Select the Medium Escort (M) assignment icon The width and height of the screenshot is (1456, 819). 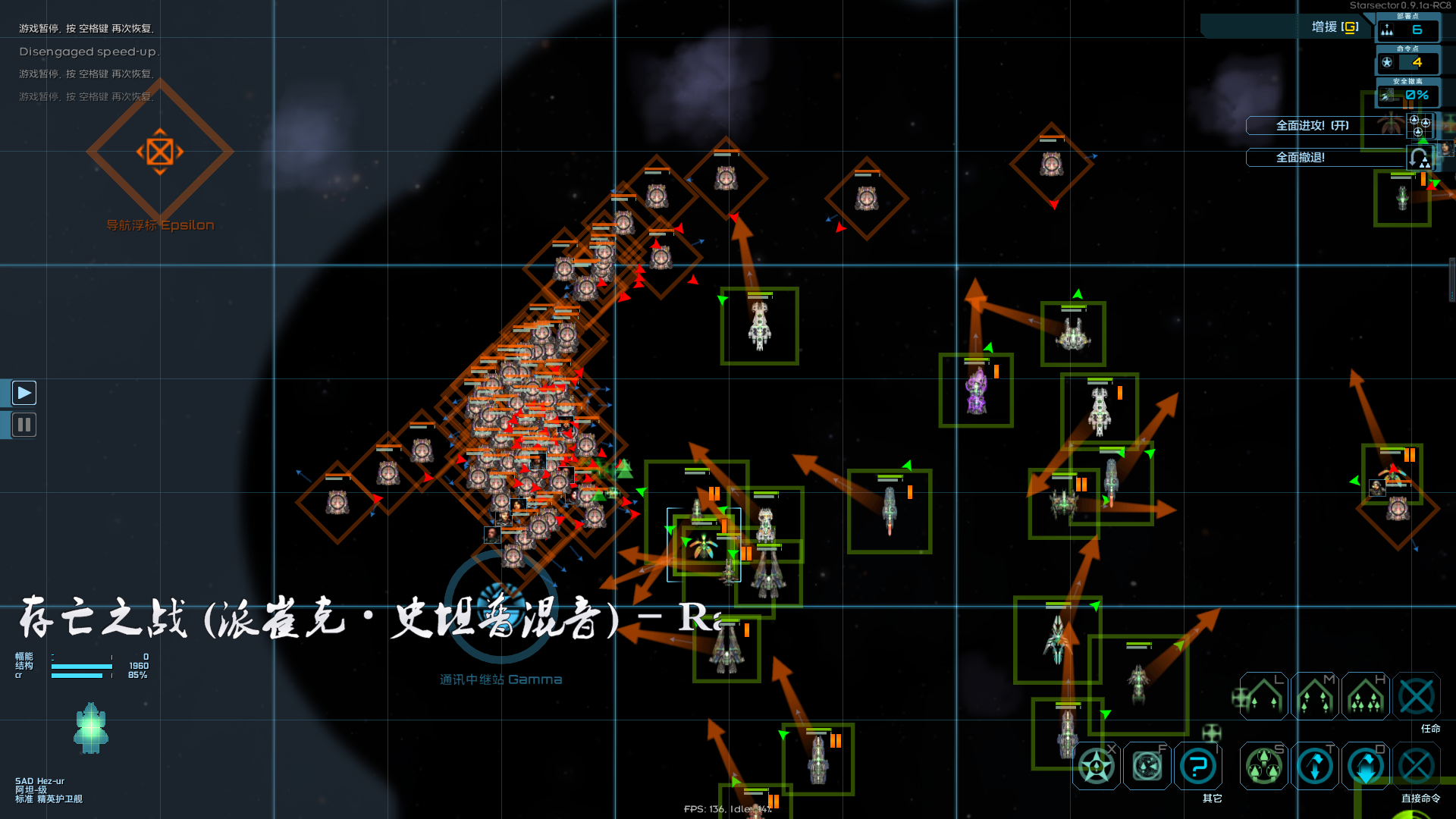coord(1316,696)
